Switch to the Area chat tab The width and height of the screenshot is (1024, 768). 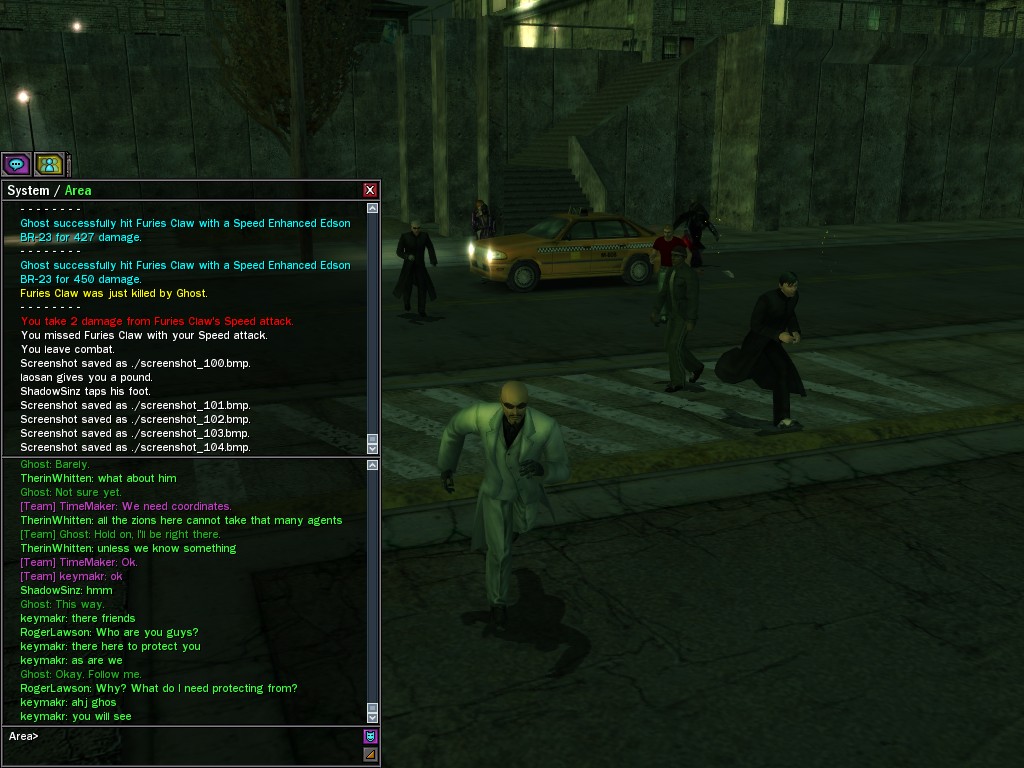coord(78,190)
